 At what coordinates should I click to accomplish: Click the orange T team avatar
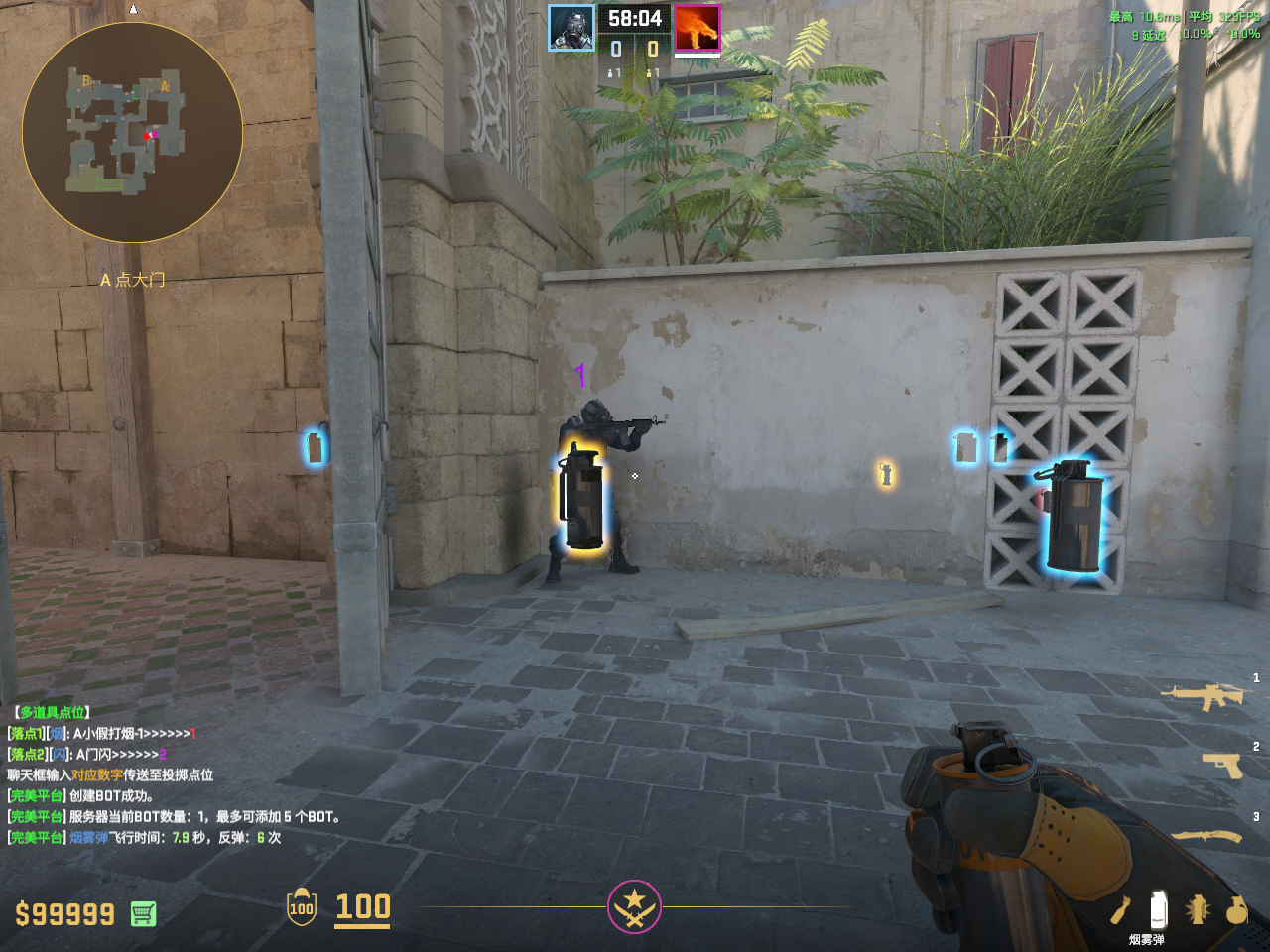[698, 28]
